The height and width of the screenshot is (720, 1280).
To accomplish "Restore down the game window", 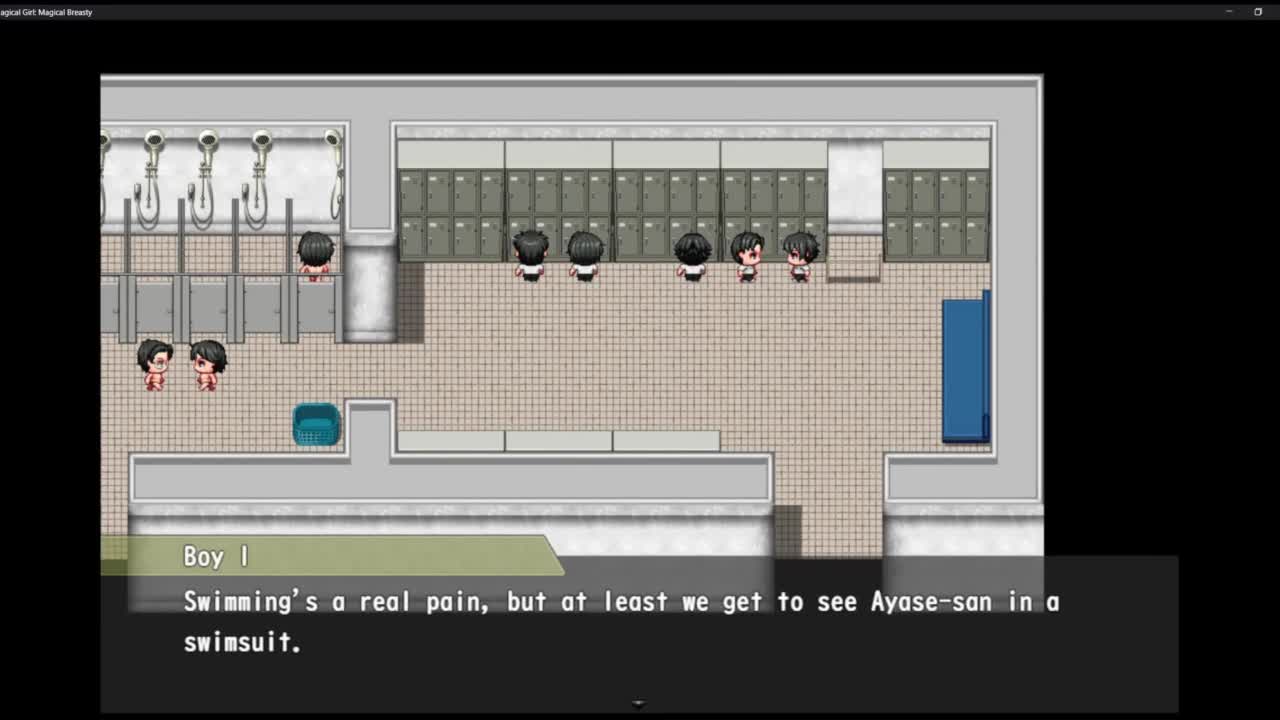I will [1258, 12].
